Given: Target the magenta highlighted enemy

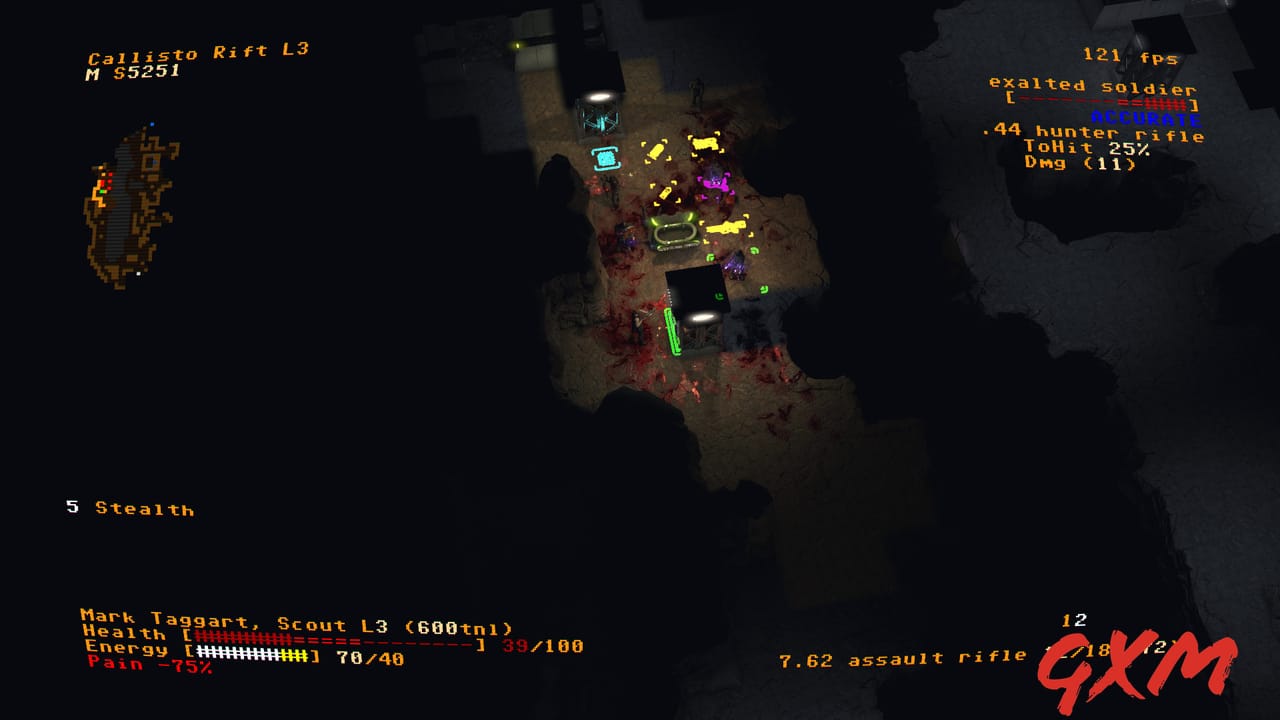Looking at the screenshot, I should (718, 185).
